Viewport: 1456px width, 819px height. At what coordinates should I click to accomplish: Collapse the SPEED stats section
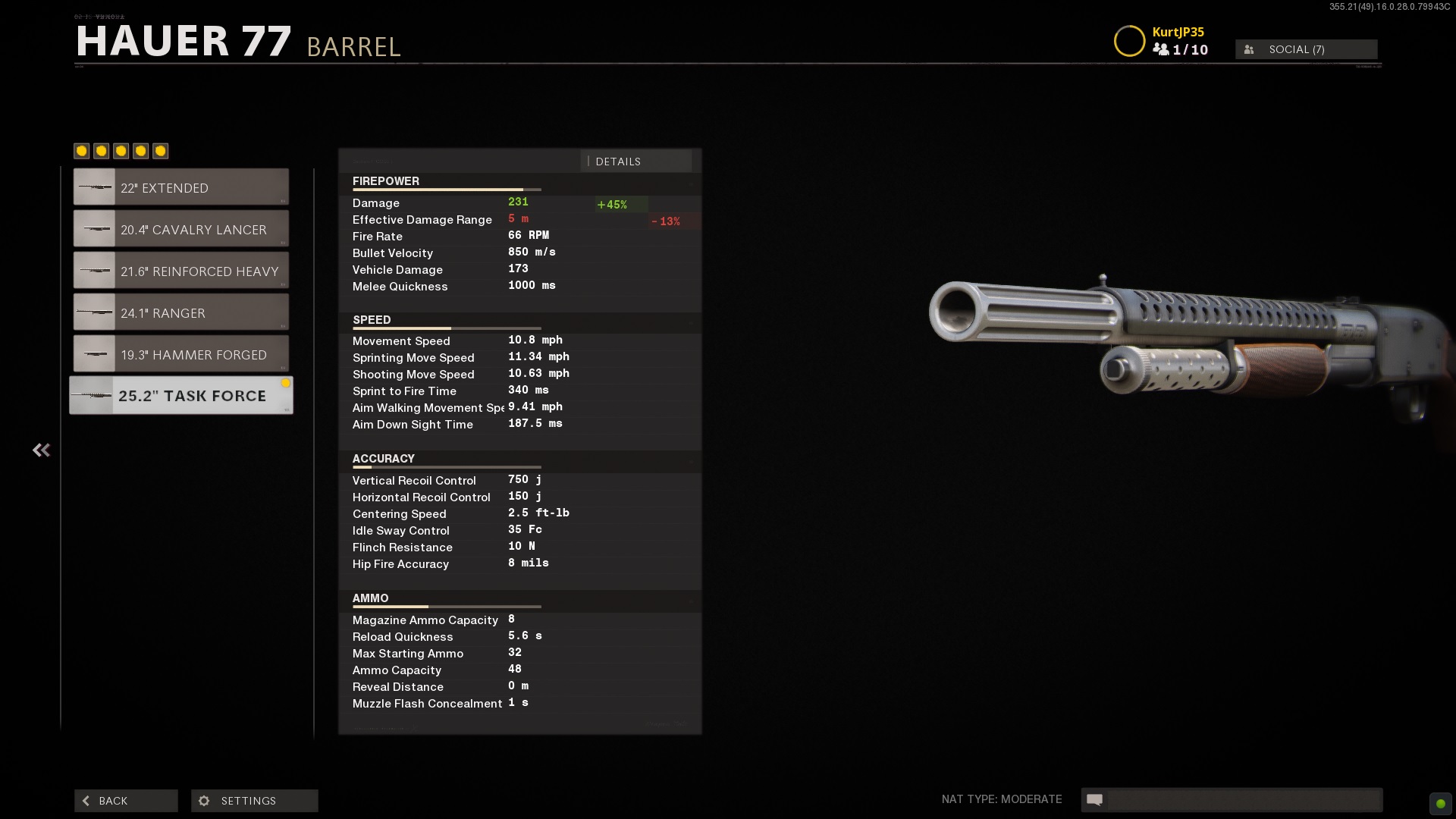pos(690,322)
